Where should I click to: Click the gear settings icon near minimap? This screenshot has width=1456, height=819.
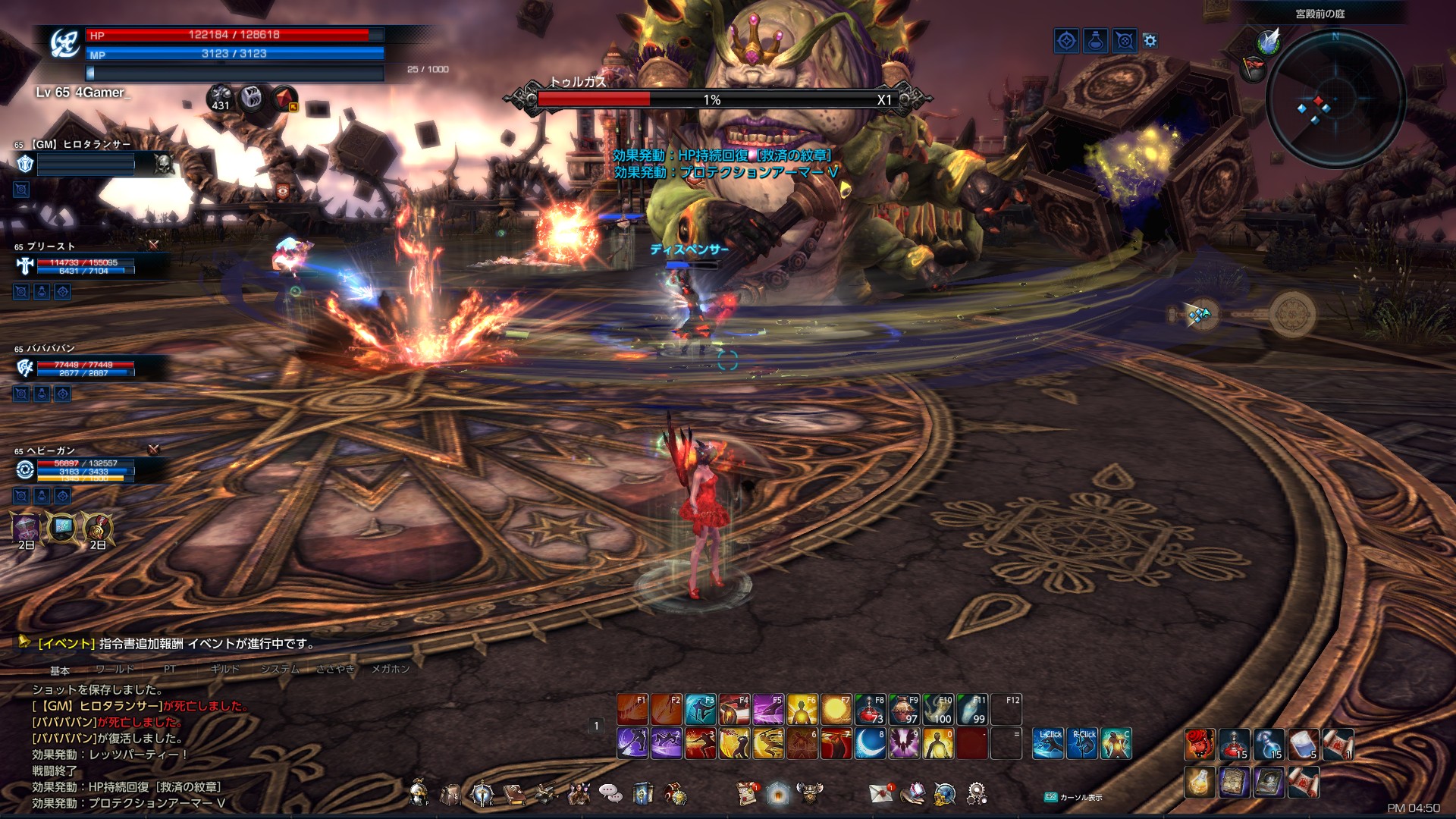1150,41
